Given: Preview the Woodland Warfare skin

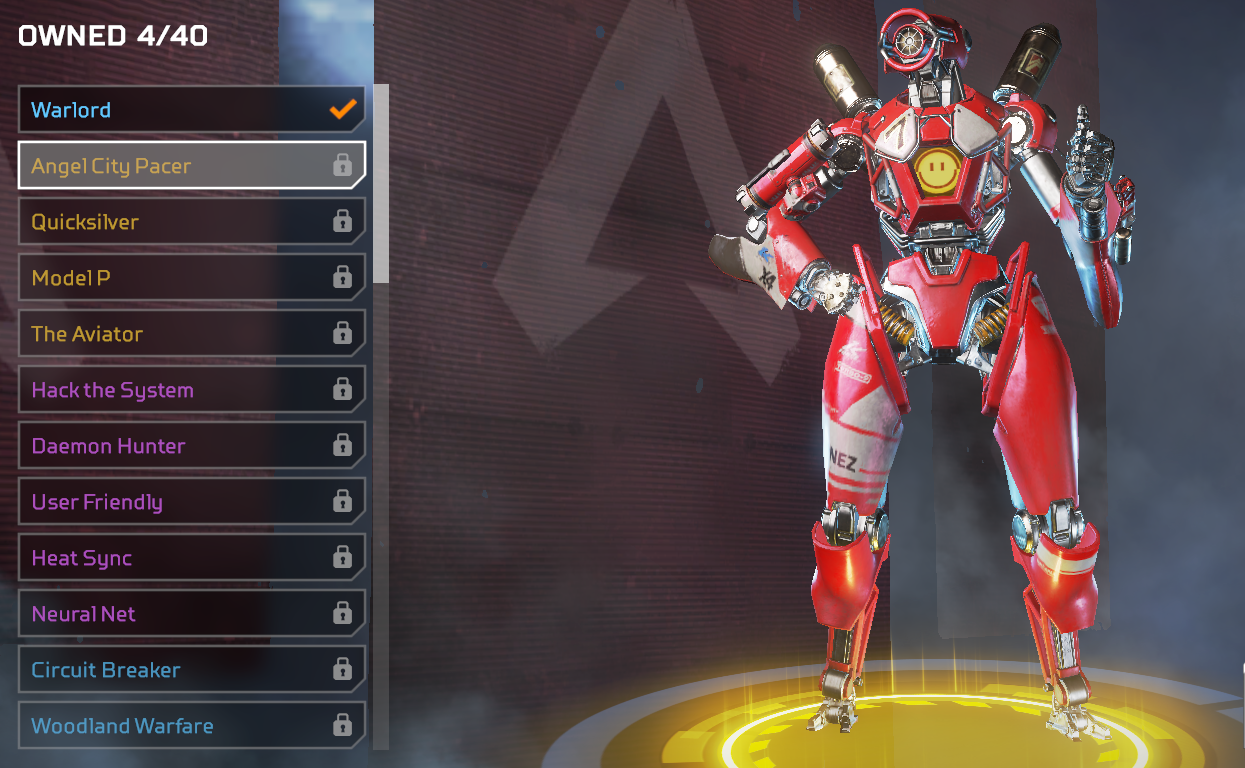Looking at the screenshot, I should click(x=190, y=726).
